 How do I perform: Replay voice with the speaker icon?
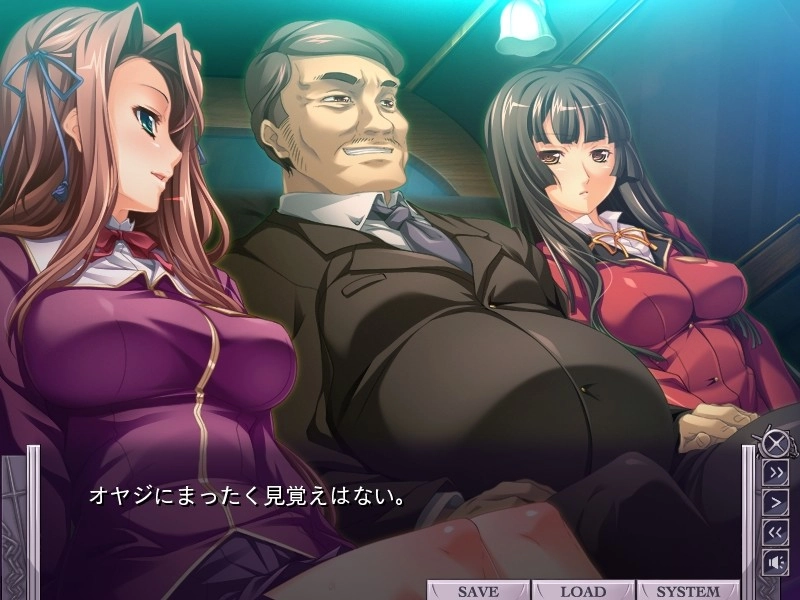coord(775,561)
